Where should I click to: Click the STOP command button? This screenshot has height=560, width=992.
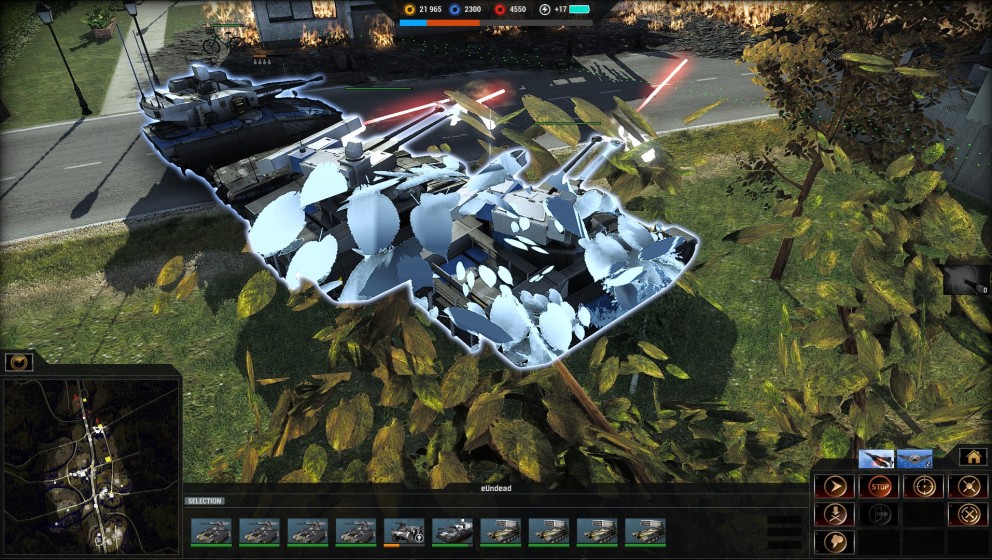(x=879, y=487)
